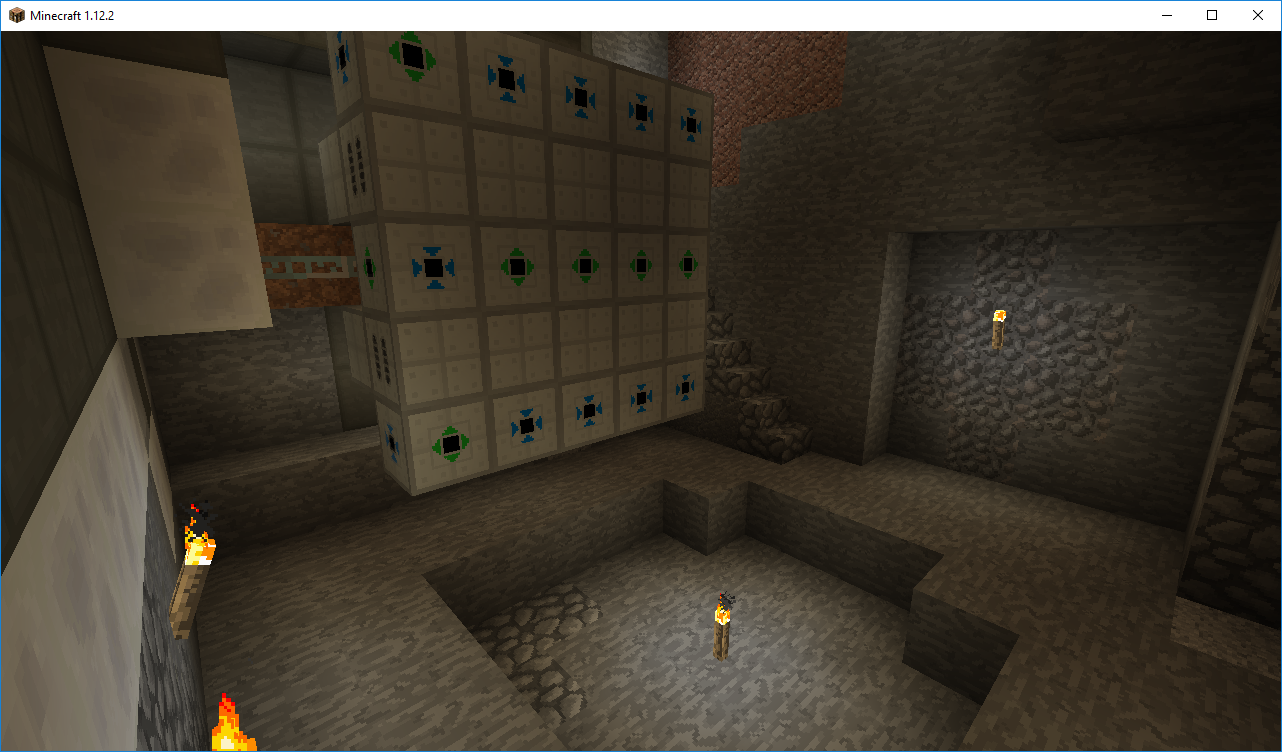Close the Minecraft 1.12.2 window
The height and width of the screenshot is (752, 1282).
coord(1258,15)
